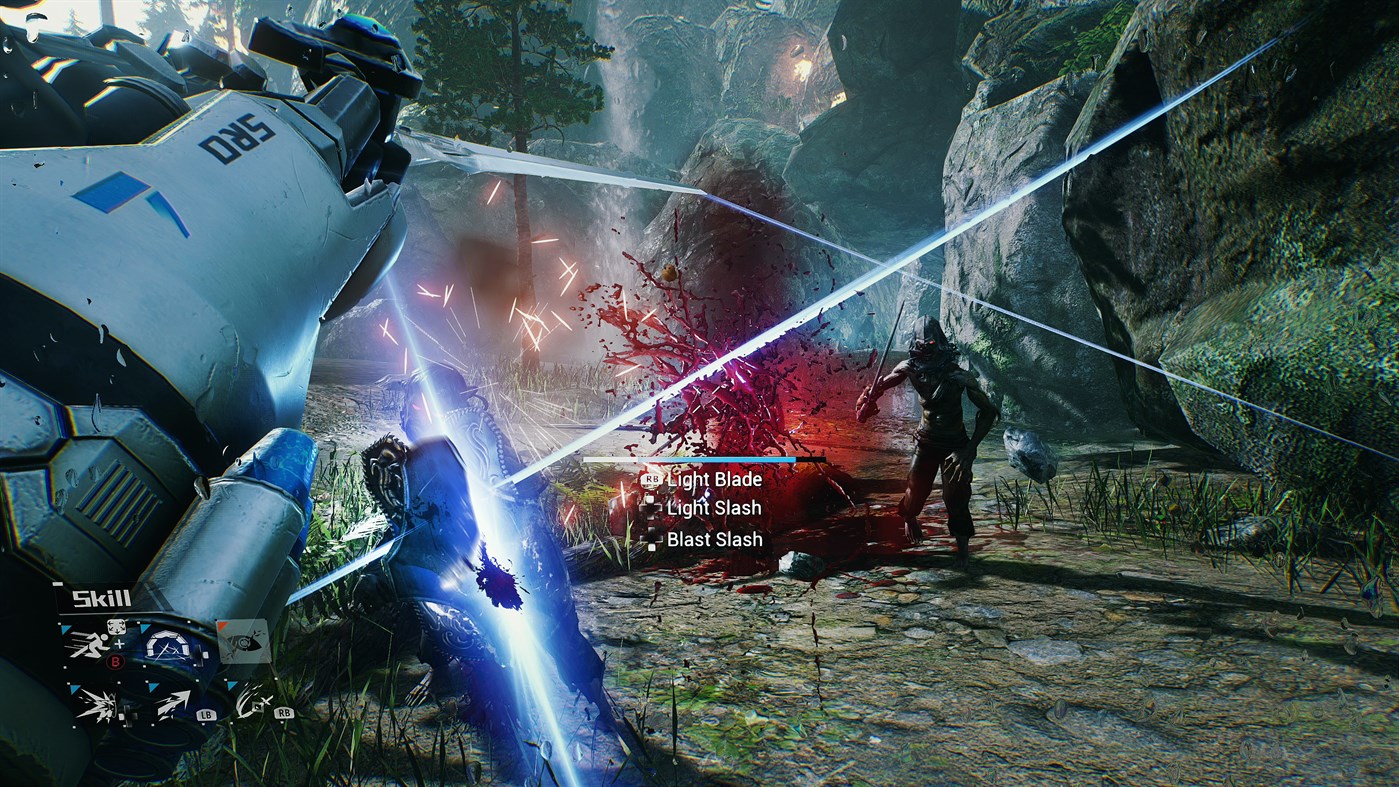The image size is (1399, 787).
Task: Click the sword slash skill beside RB
Action: point(251,702)
